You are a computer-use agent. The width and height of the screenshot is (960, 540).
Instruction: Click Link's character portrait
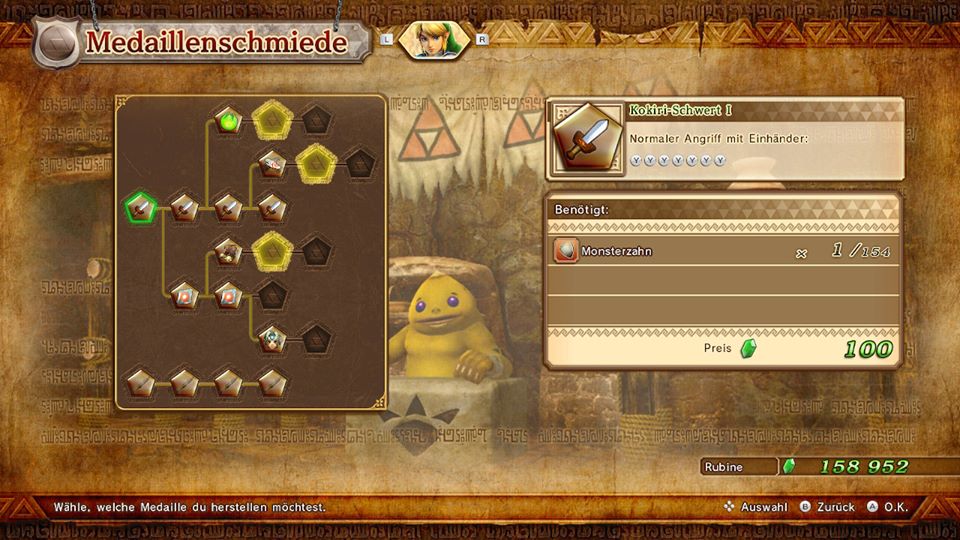point(432,40)
